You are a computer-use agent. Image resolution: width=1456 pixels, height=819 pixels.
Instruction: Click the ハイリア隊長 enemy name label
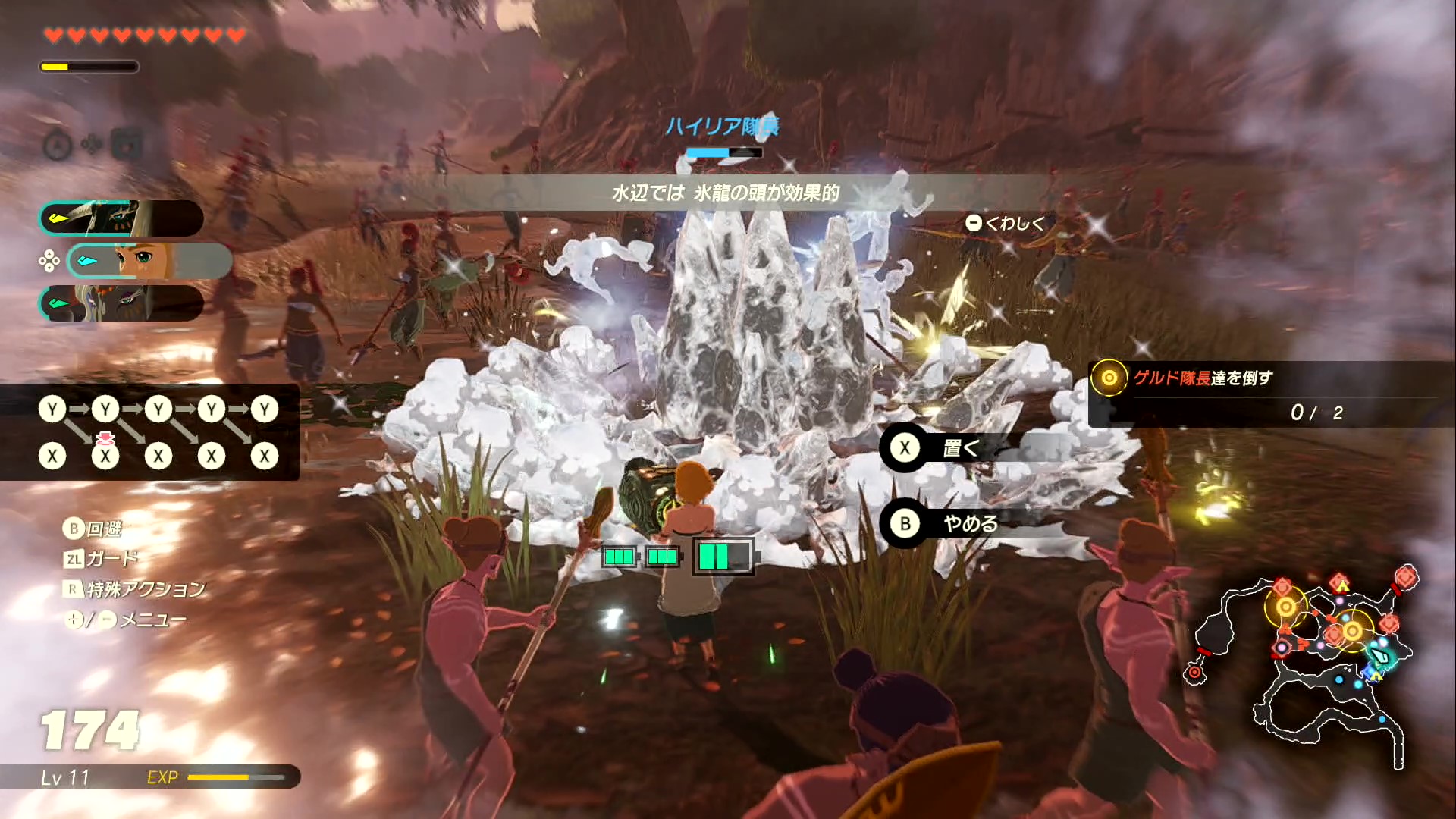[x=721, y=126]
